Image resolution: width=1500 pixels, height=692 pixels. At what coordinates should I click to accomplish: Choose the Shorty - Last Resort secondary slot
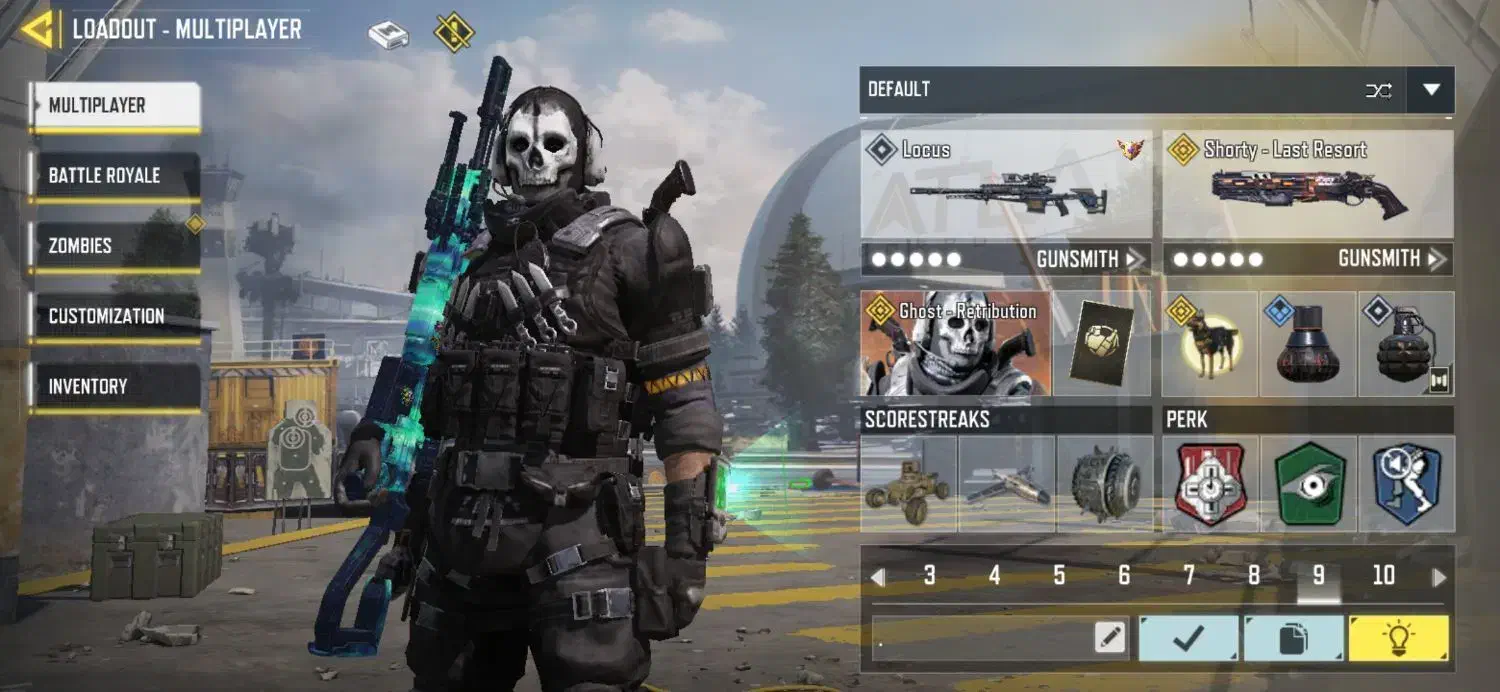tap(1308, 184)
